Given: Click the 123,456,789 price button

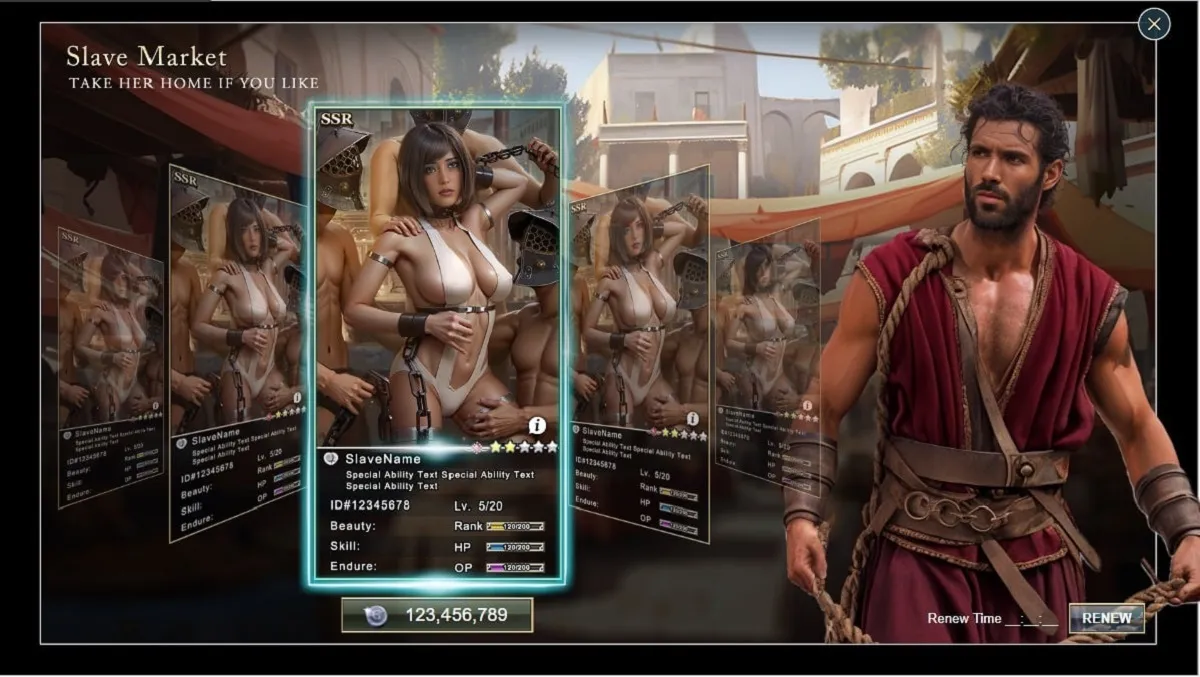Looking at the screenshot, I should coord(437,615).
